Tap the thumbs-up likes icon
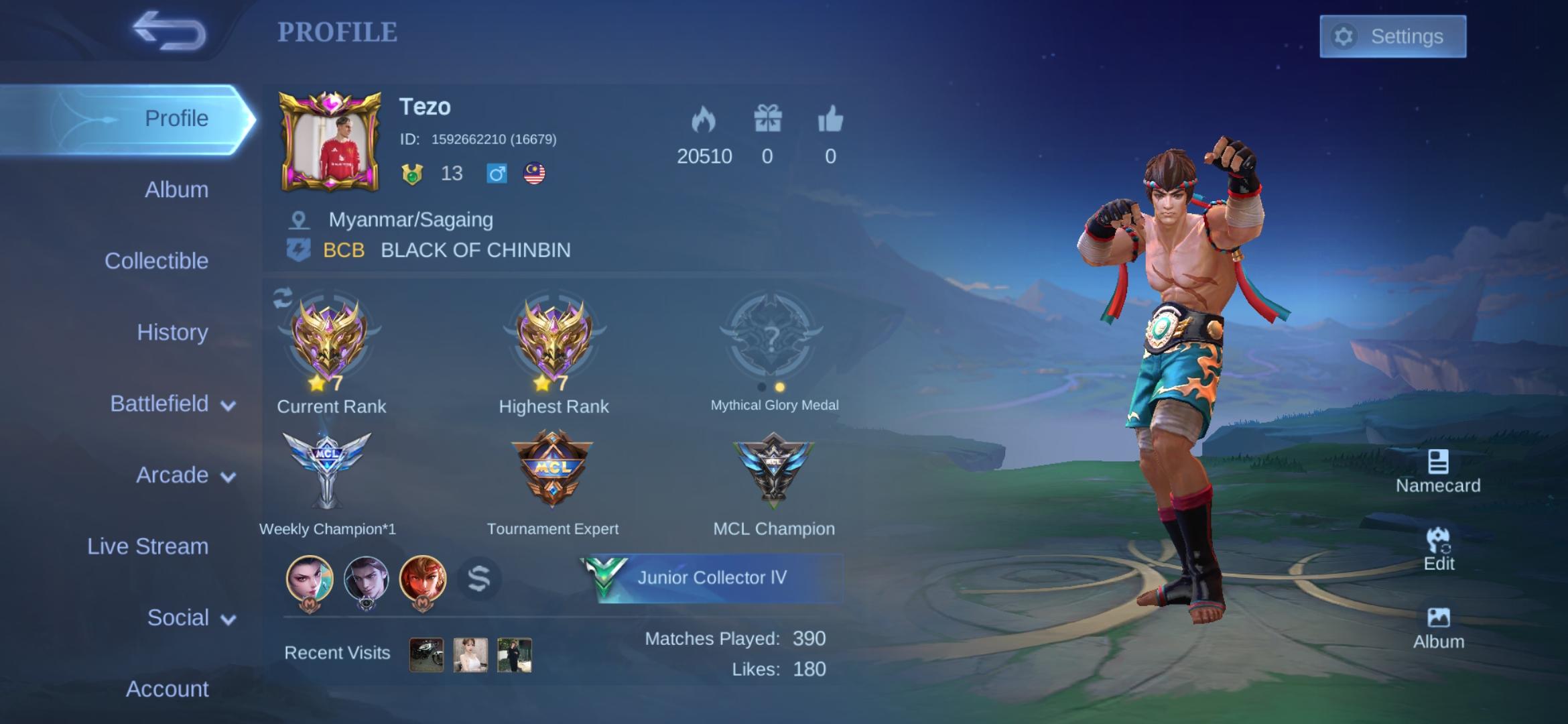 (830, 119)
